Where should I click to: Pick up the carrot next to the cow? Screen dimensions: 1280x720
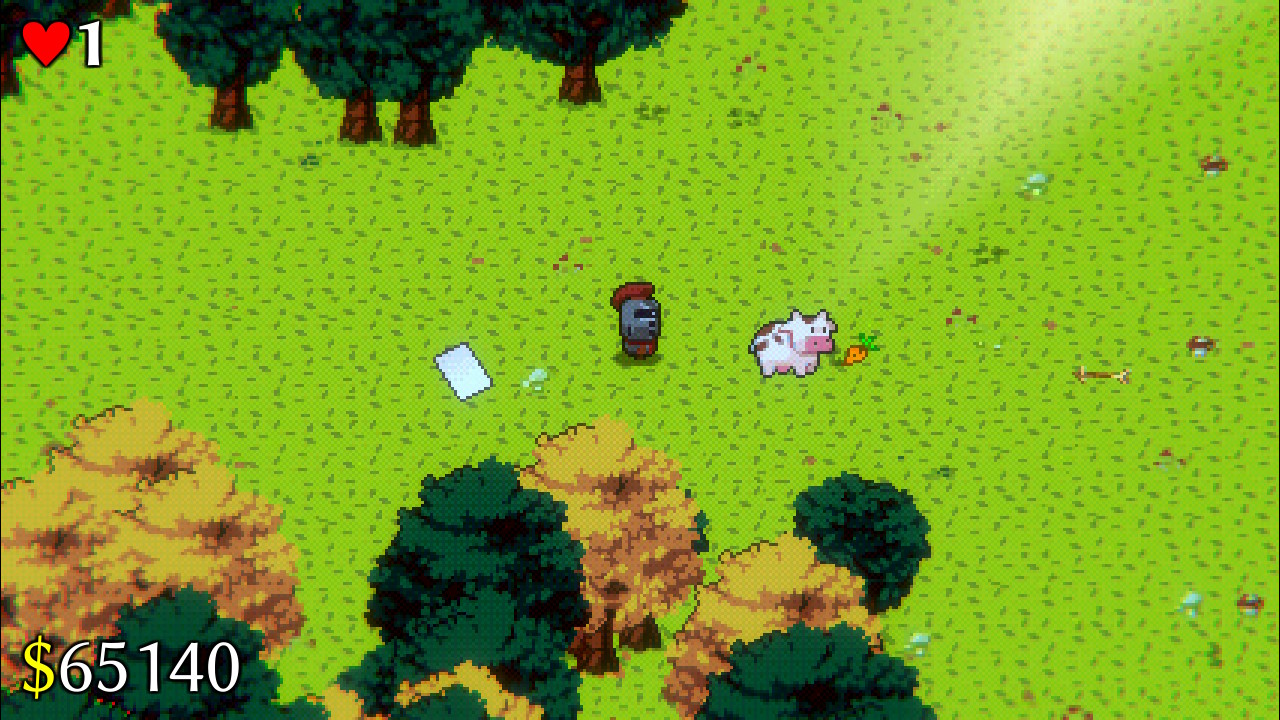click(858, 352)
